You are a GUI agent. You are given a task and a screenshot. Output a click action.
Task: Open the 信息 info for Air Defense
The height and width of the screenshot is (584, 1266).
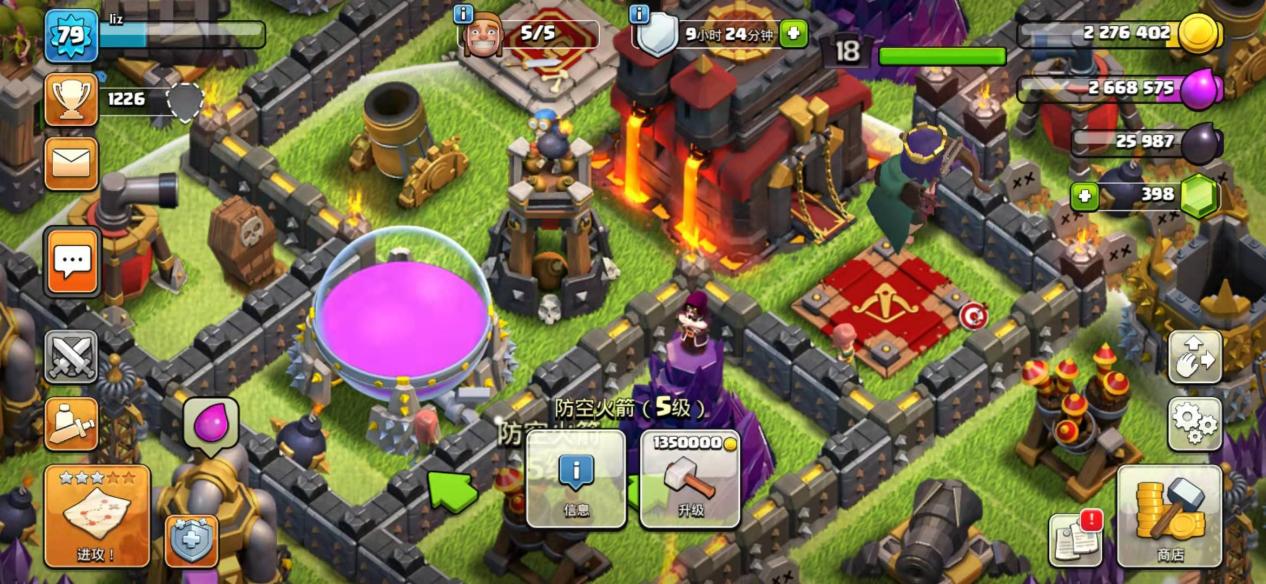[x=576, y=478]
